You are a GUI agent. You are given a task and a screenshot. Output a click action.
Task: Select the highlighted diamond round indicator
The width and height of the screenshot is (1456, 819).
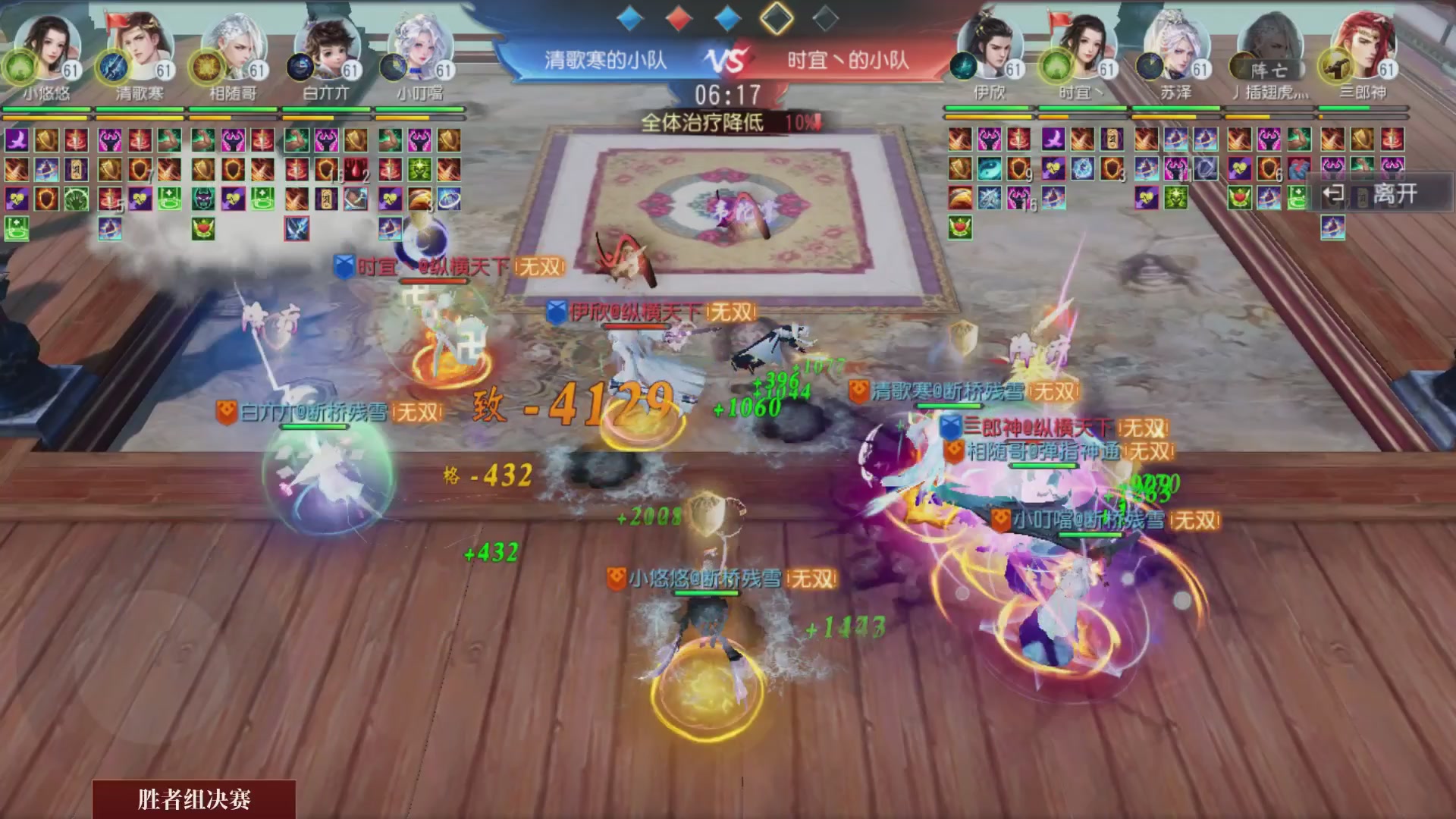[775, 20]
